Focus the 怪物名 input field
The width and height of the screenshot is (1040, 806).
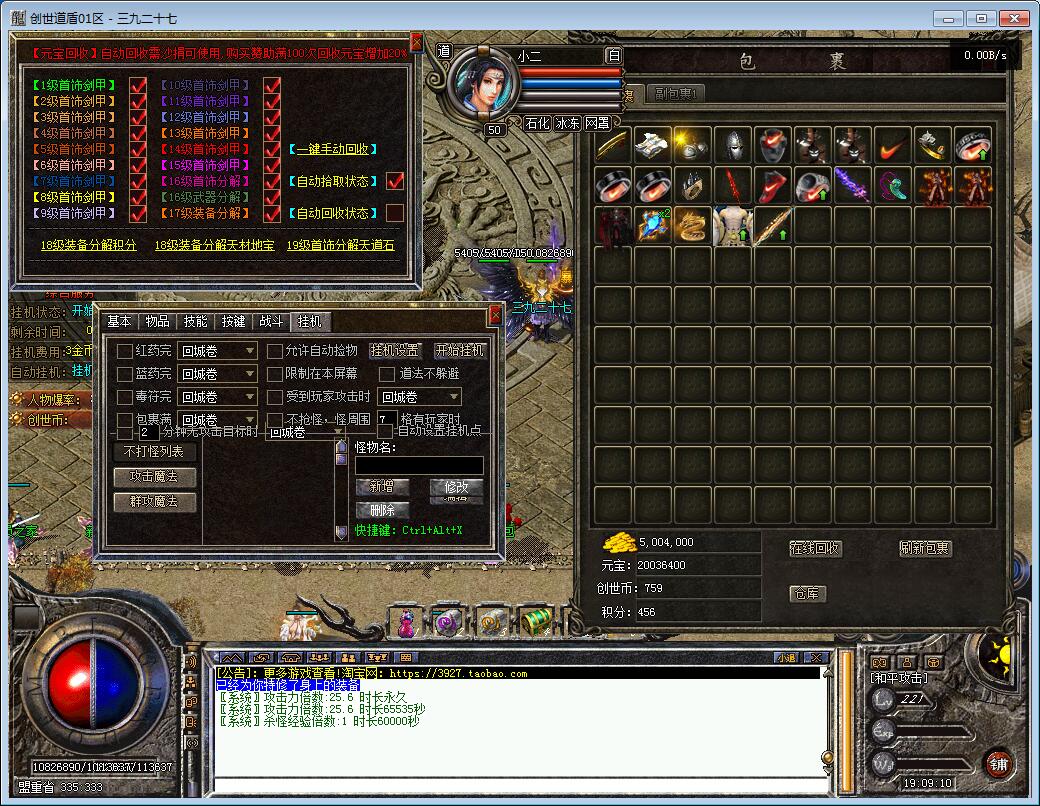coord(419,465)
